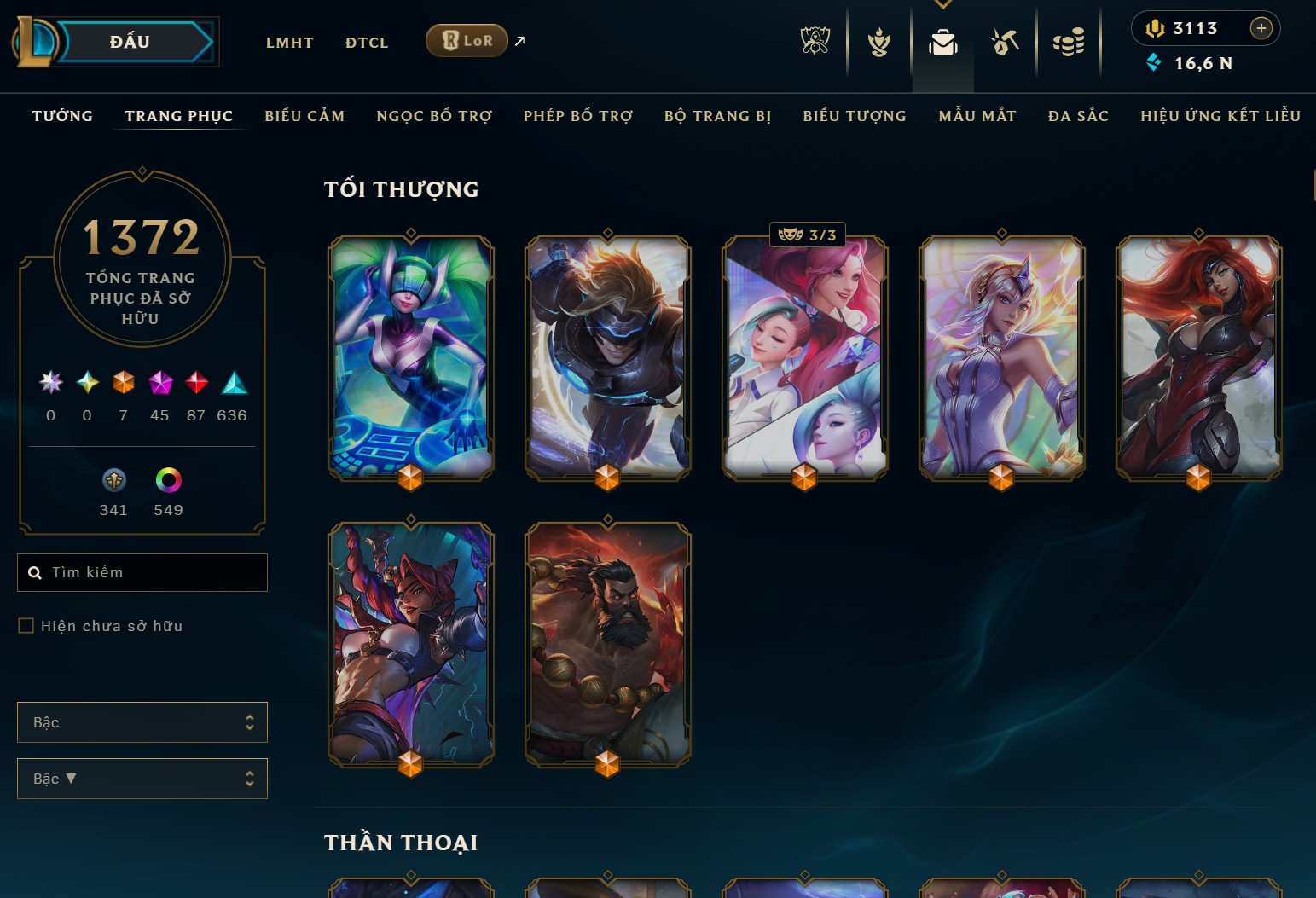1316x898 pixels.
Task: Open the first 'Bậc' dropdown
Action: [142, 721]
